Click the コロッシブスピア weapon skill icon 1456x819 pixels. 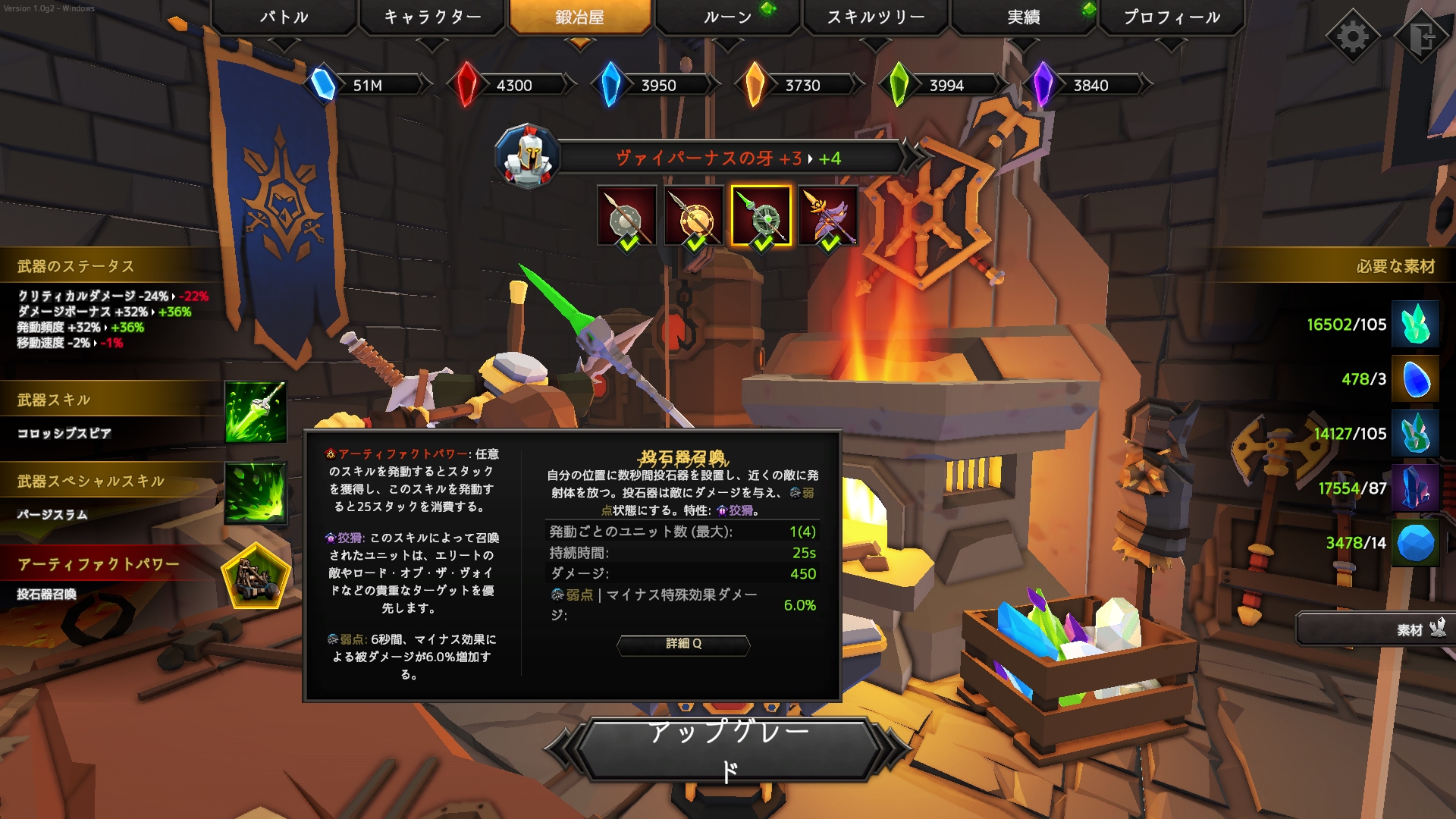point(256,412)
